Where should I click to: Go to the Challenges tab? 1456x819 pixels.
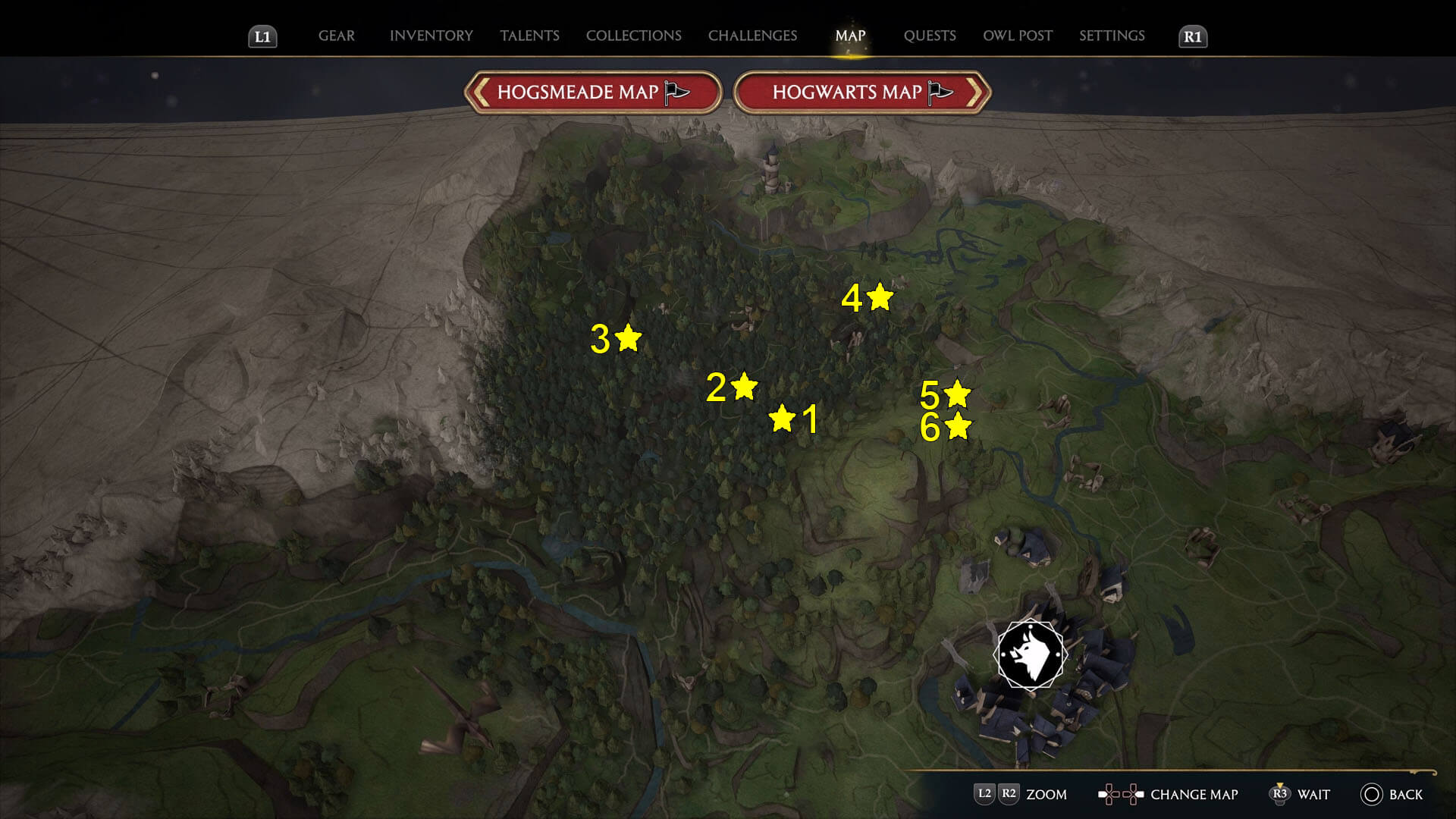[x=752, y=36]
